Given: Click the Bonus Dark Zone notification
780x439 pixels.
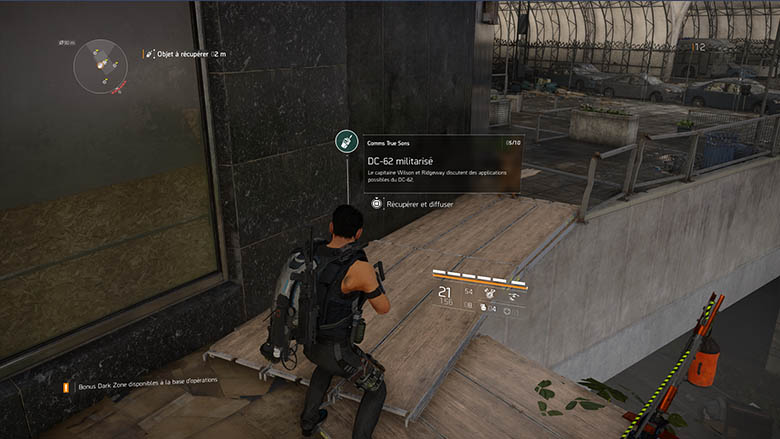Looking at the screenshot, I should (x=140, y=383).
